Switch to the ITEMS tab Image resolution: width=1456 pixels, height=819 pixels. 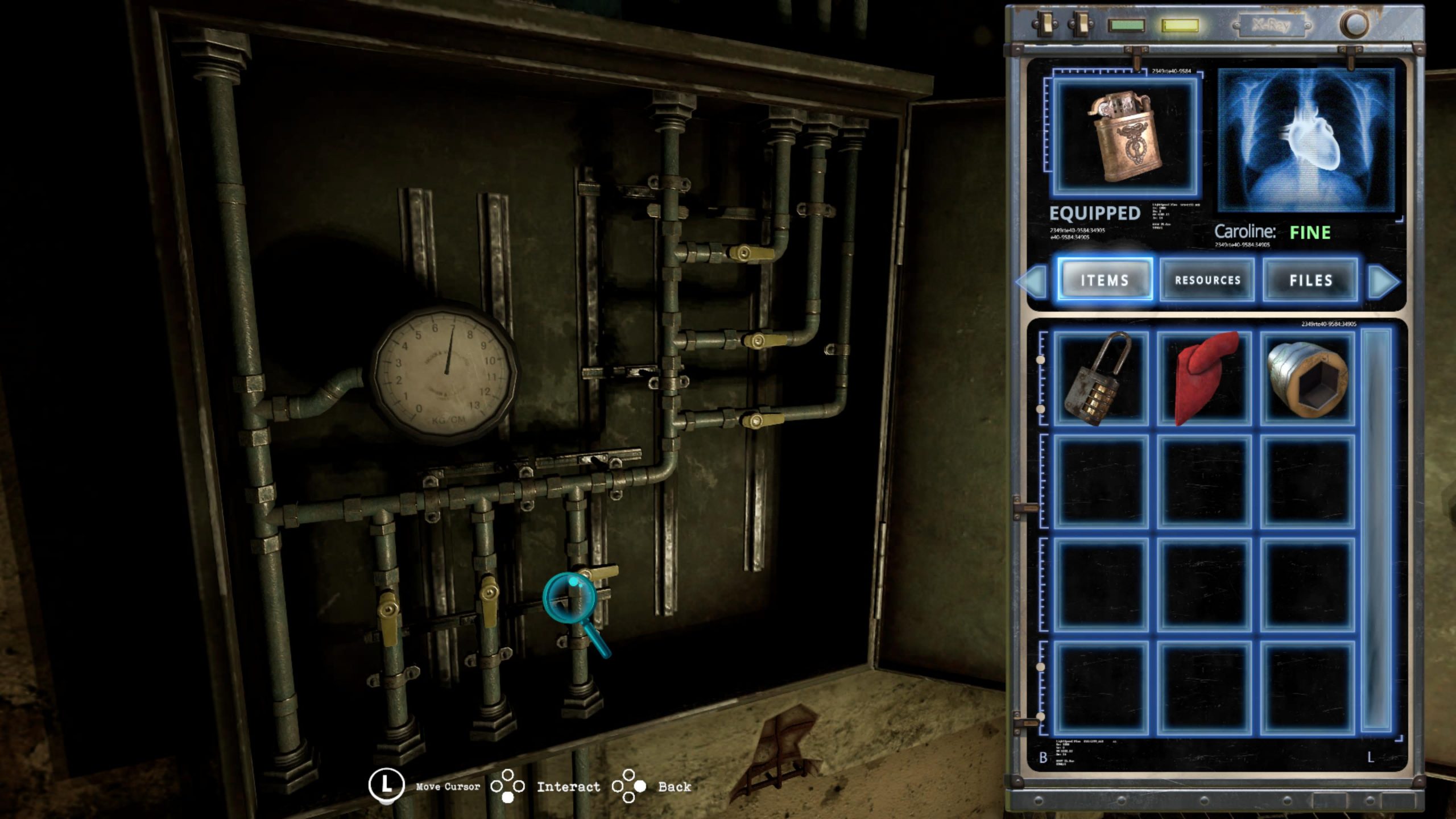click(1105, 280)
